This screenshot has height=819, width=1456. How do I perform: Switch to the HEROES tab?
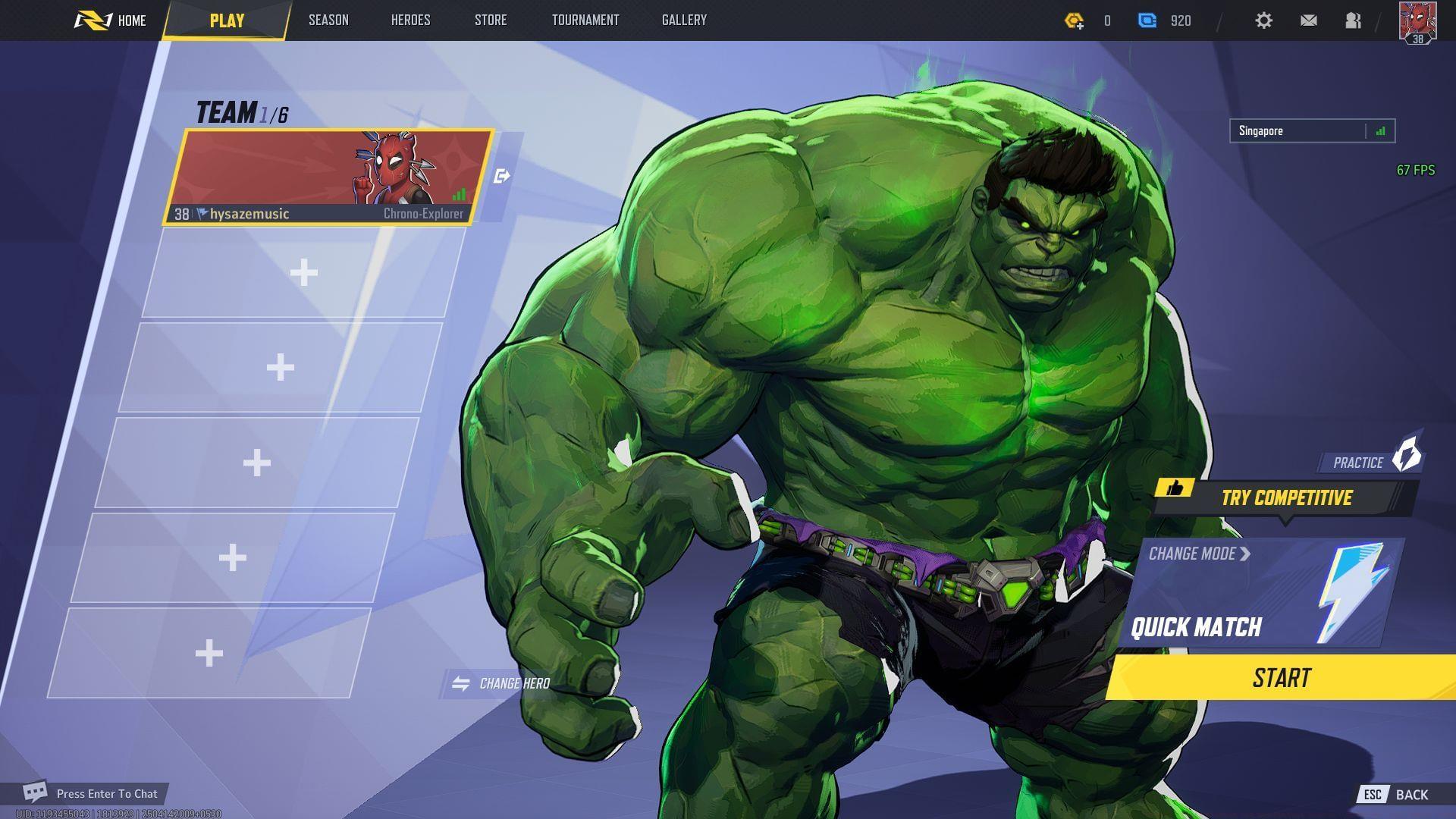pyautogui.click(x=410, y=20)
